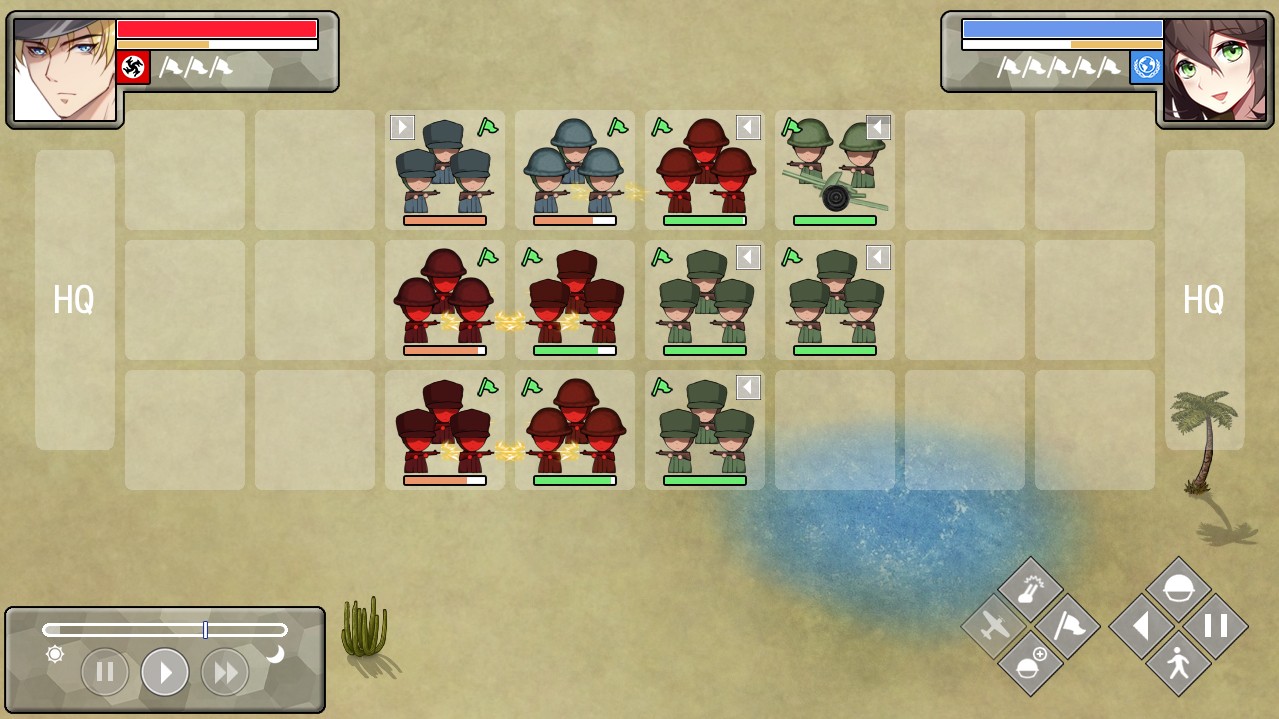Call an airstrike with the airplane icon
Screen dimensions: 1279x719
point(994,627)
